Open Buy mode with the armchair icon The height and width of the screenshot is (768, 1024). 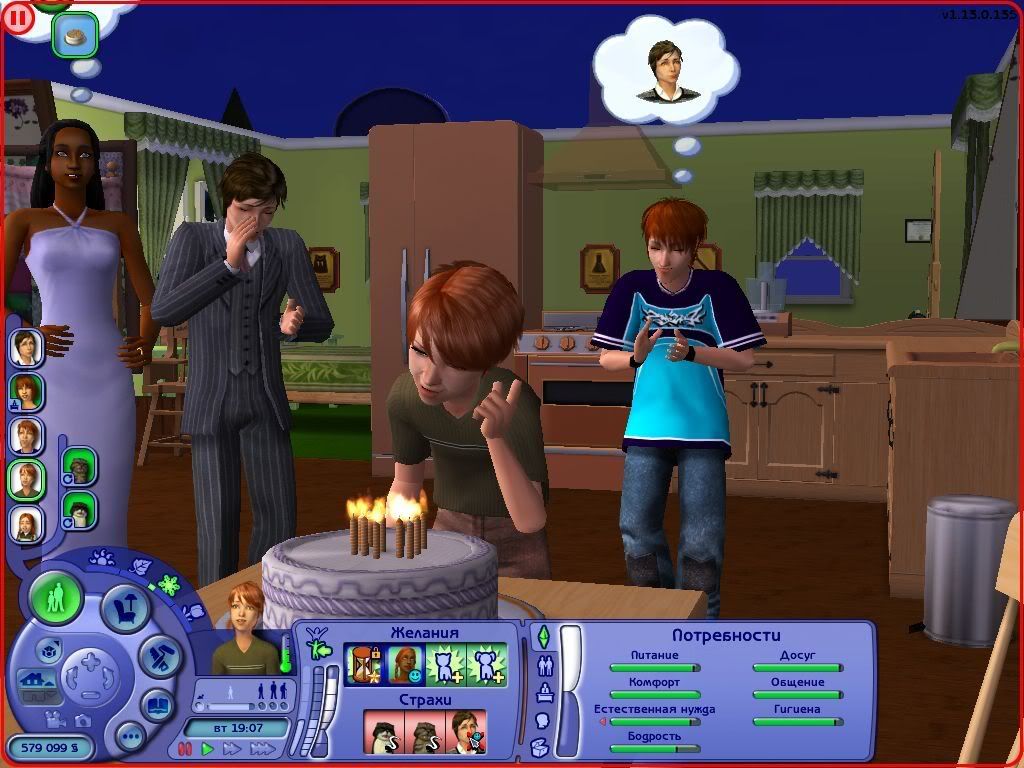point(126,609)
